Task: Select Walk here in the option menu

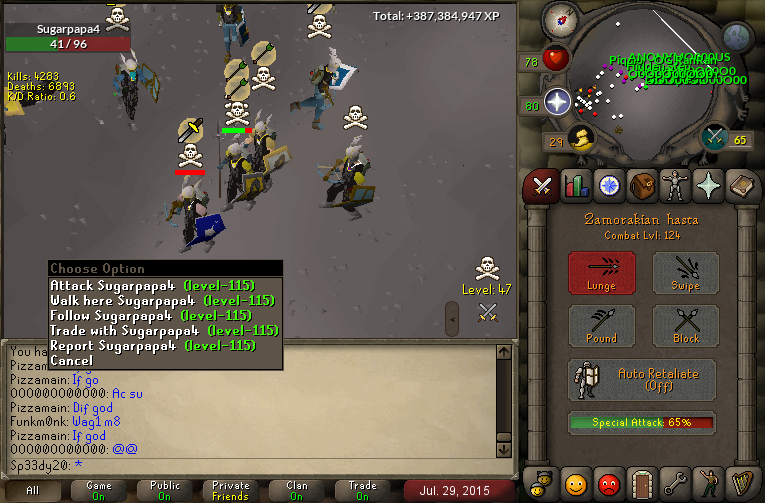Action: (x=162, y=300)
